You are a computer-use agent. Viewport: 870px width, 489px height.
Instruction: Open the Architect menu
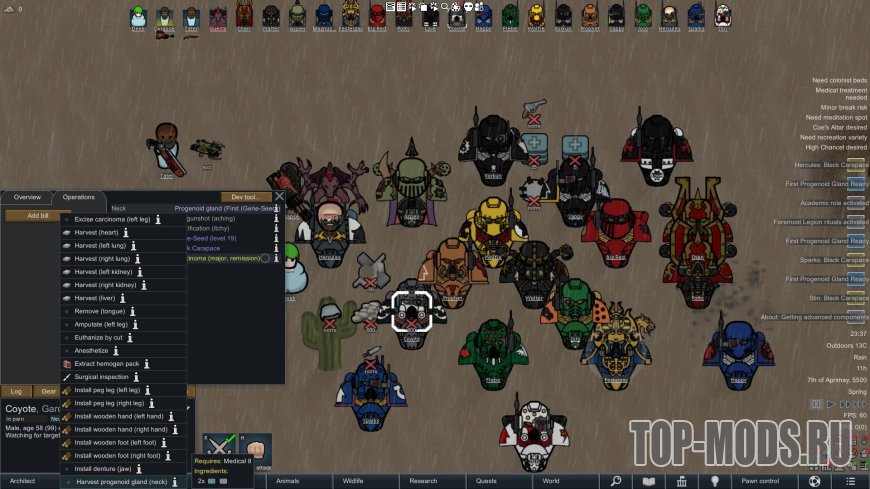(22, 481)
